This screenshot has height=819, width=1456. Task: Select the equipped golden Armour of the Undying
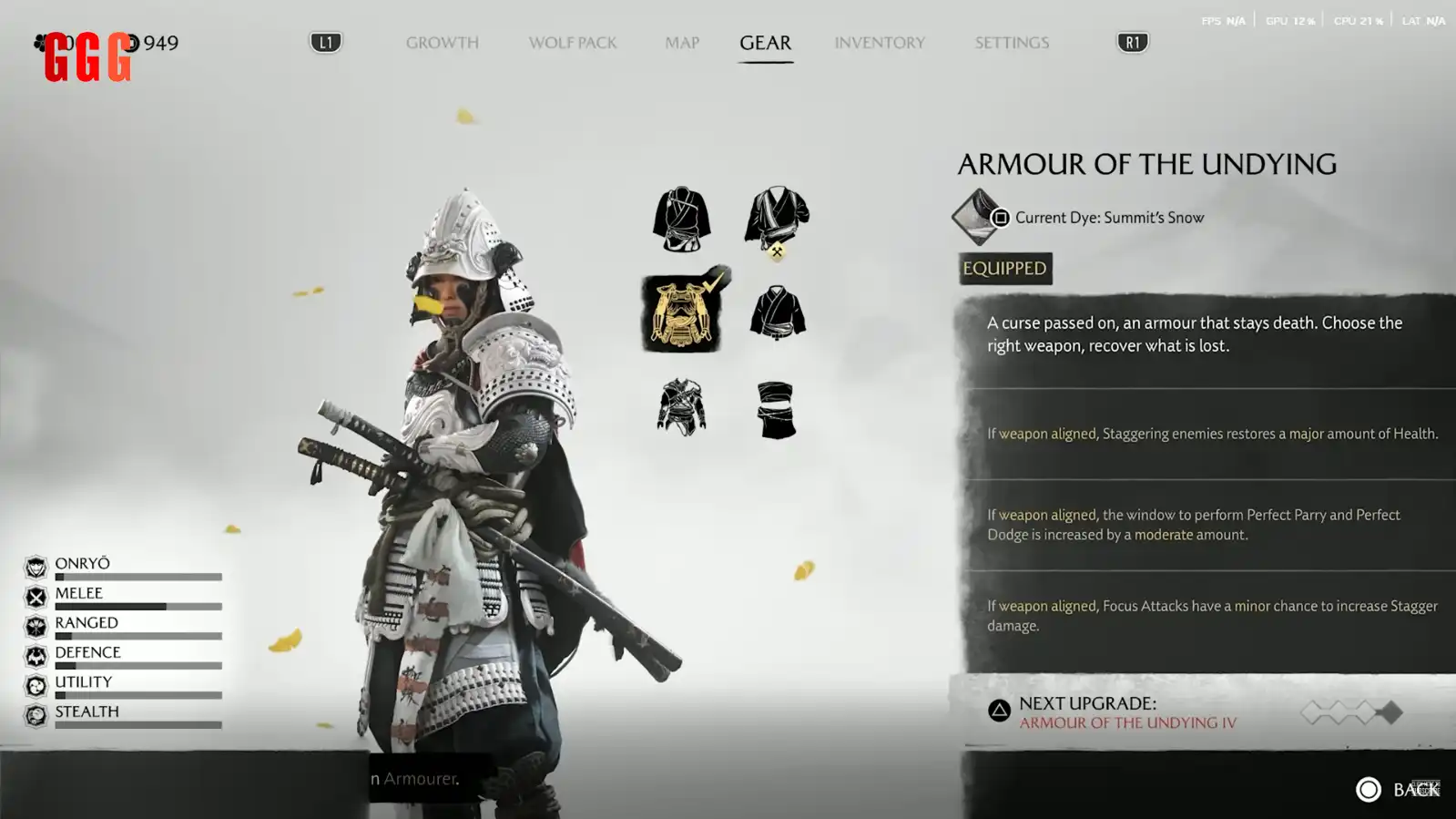click(682, 312)
